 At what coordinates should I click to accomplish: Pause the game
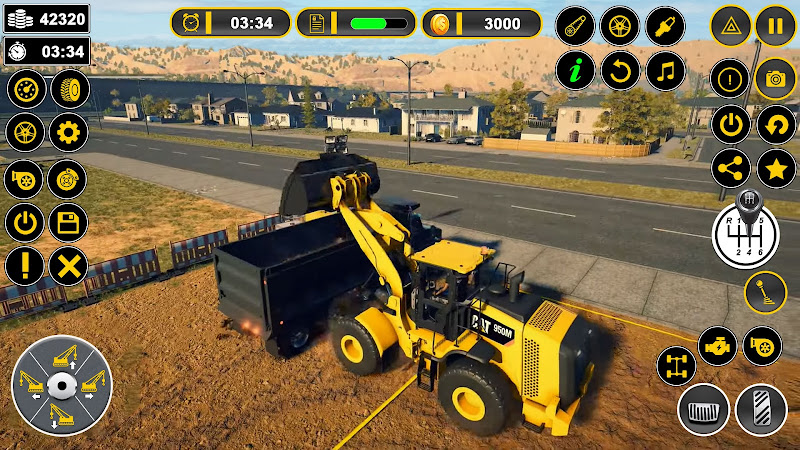[775, 25]
